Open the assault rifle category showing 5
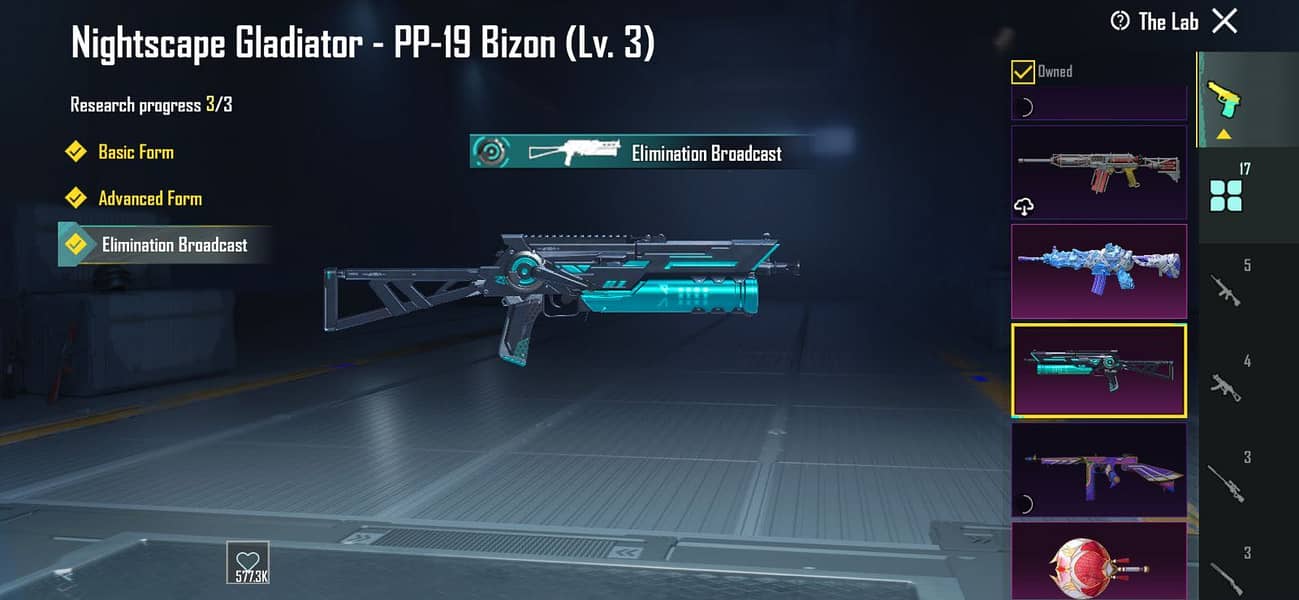The width and height of the screenshot is (1299, 600). pos(1226,286)
